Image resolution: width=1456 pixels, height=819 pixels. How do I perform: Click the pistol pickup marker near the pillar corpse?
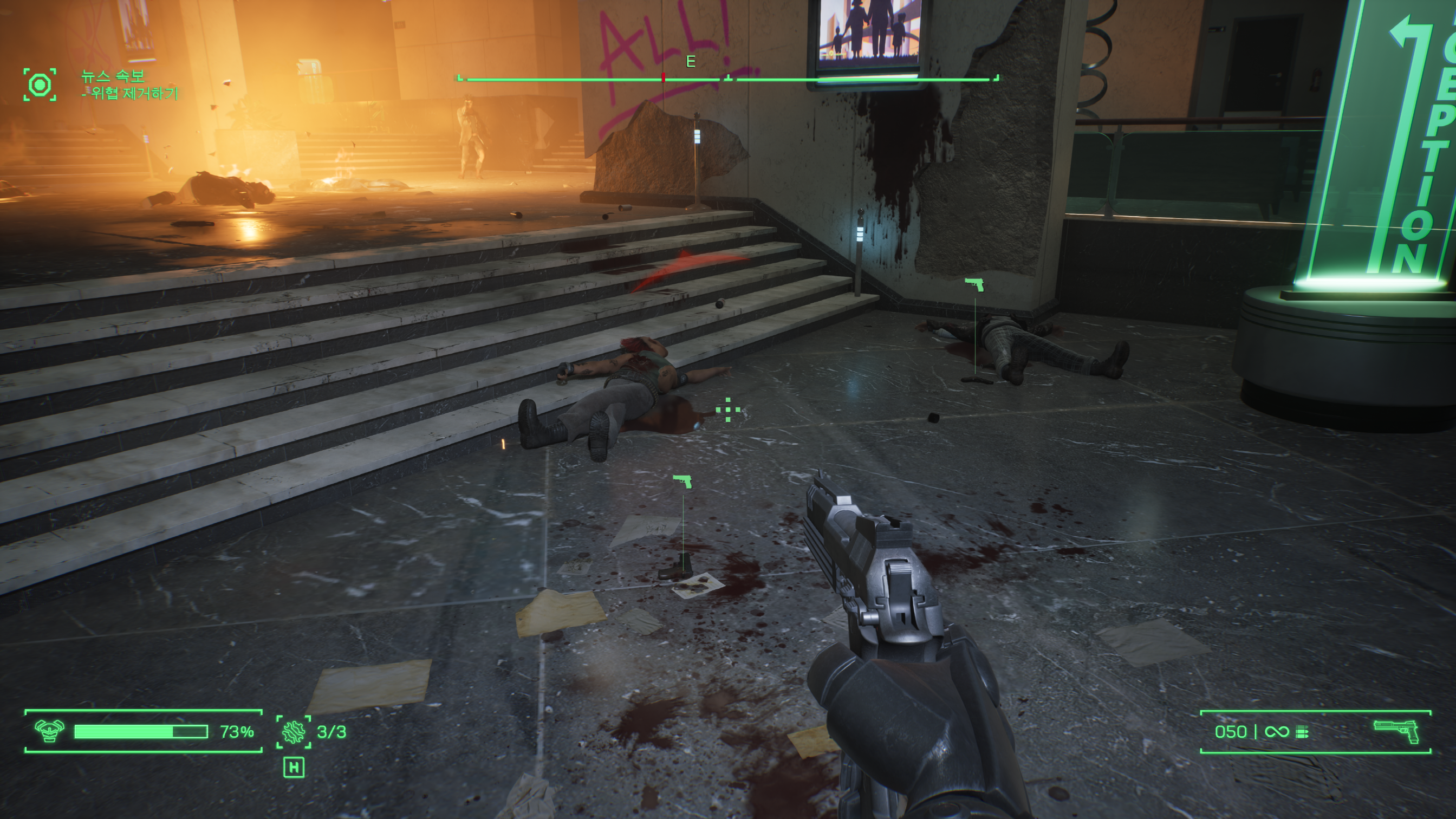(x=974, y=284)
